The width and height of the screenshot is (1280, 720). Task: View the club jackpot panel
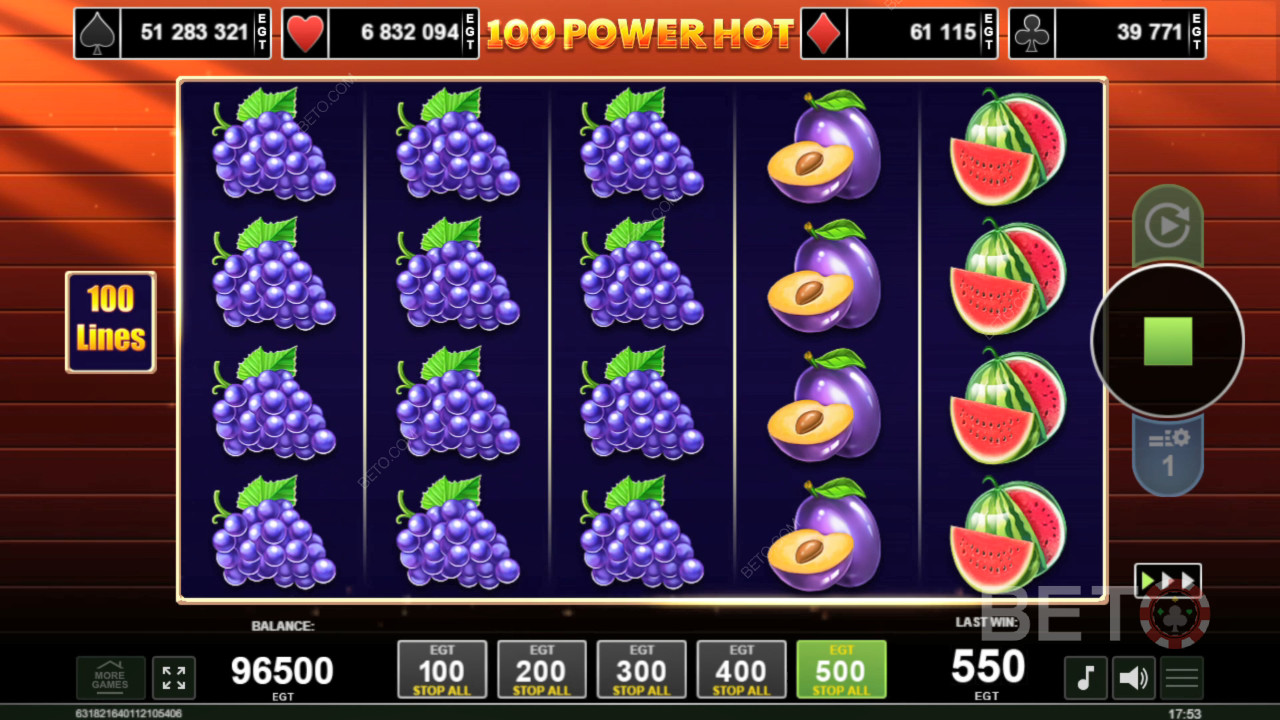pos(1107,33)
